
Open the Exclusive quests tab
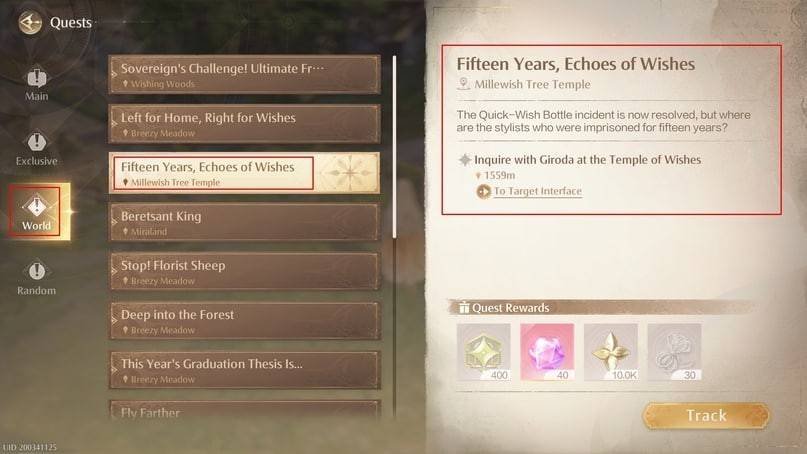[36, 148]
